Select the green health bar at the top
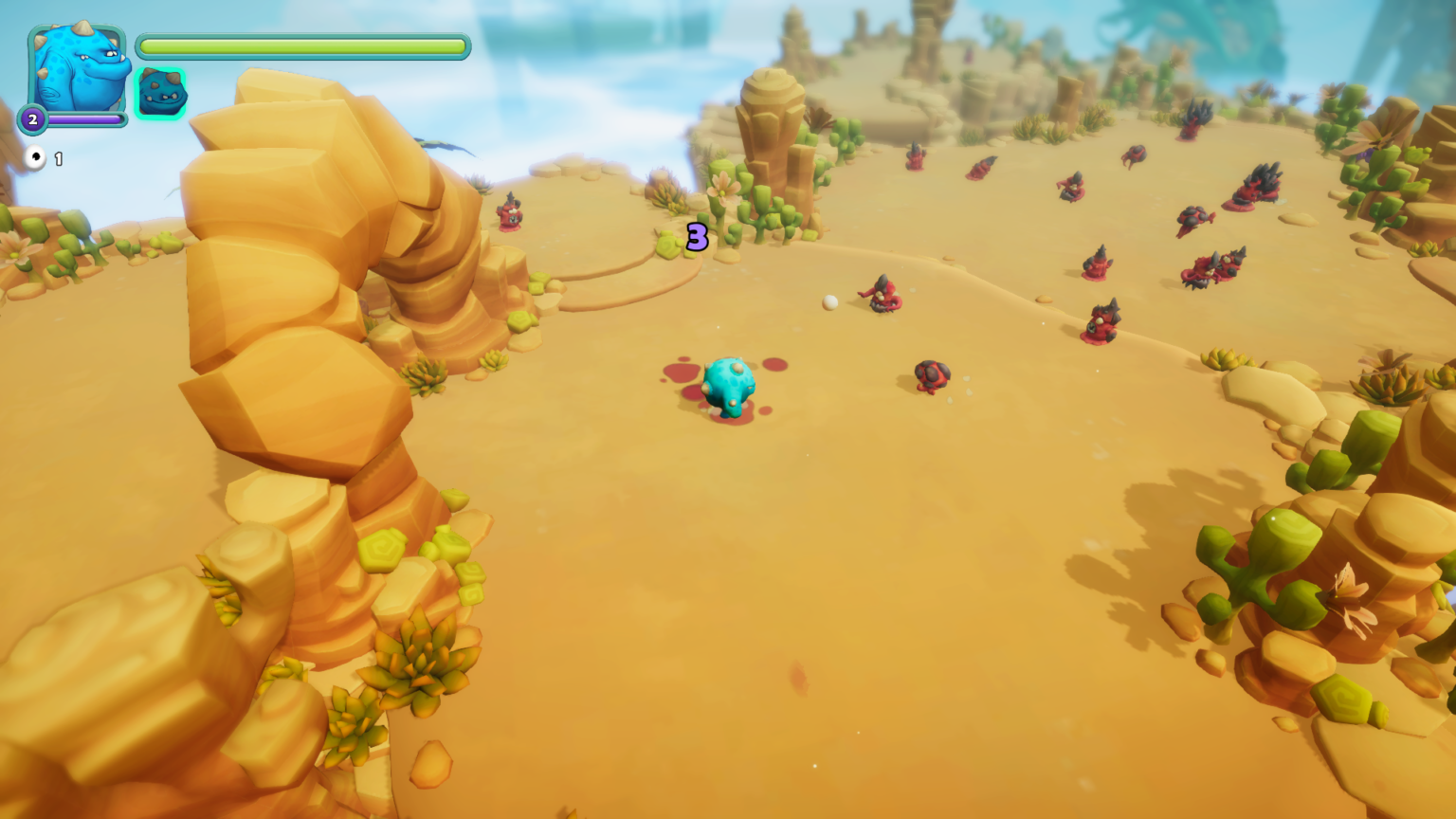 [x=301, y=45]
